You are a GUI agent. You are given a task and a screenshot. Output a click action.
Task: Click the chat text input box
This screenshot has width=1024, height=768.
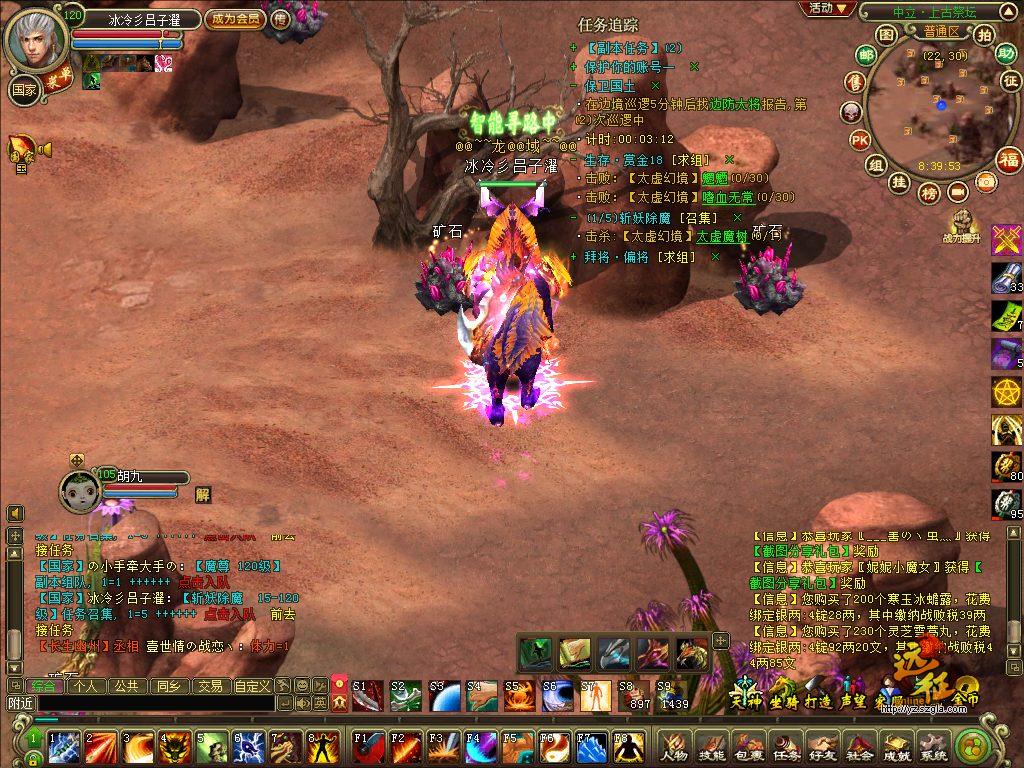pos(155,704)
